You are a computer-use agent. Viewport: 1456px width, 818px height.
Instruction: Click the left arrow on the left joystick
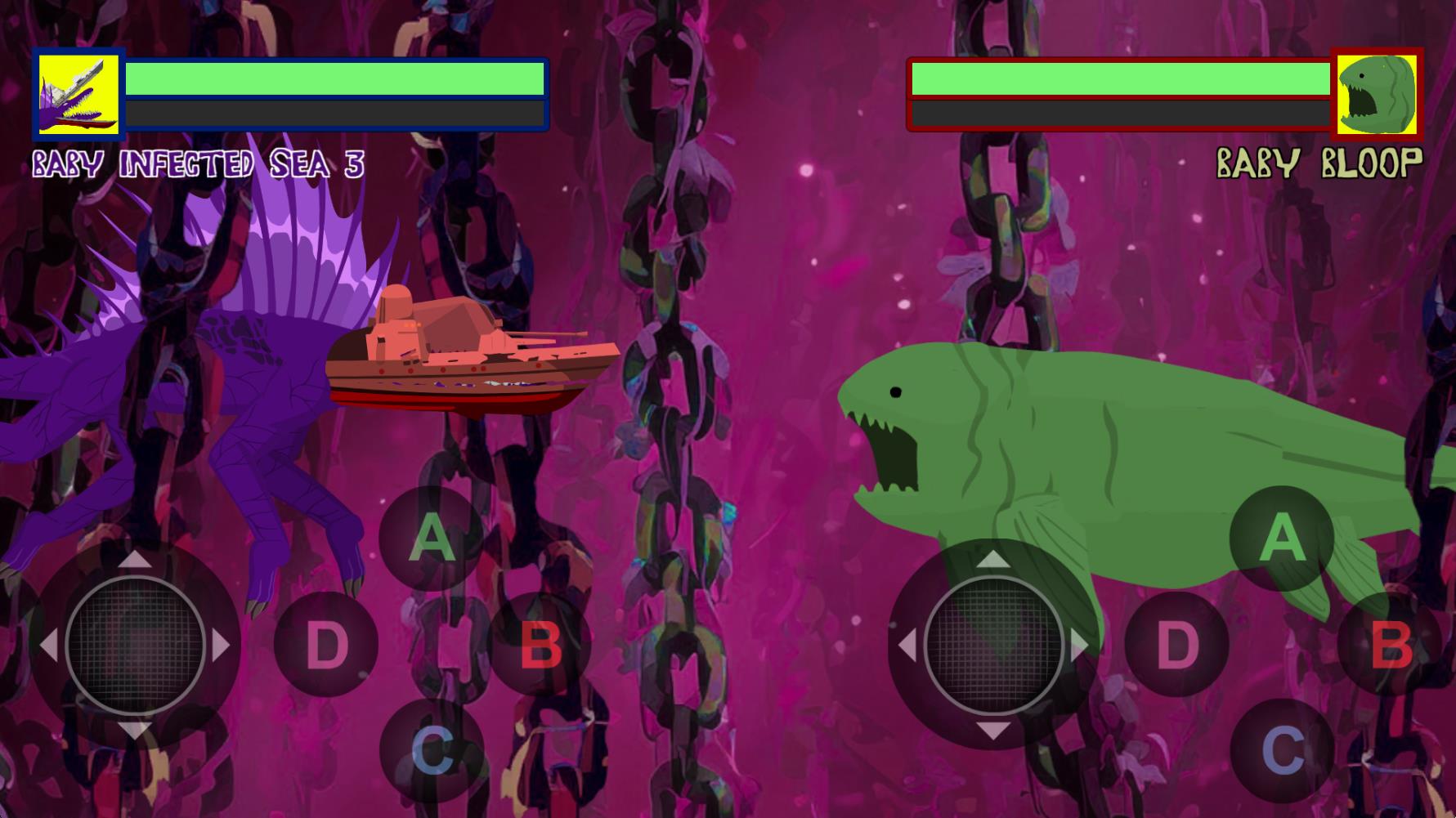tap(48, 646)
